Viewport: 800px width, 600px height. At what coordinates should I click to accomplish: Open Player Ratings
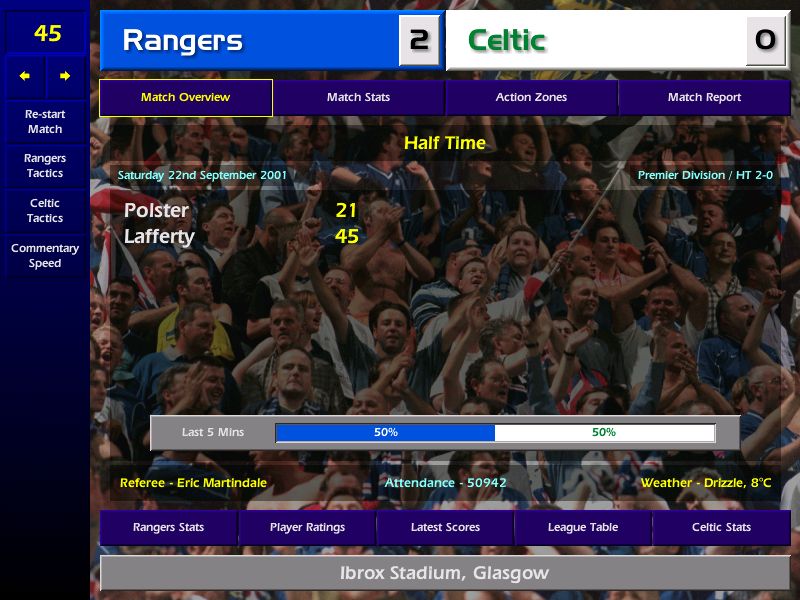[307, 527]
